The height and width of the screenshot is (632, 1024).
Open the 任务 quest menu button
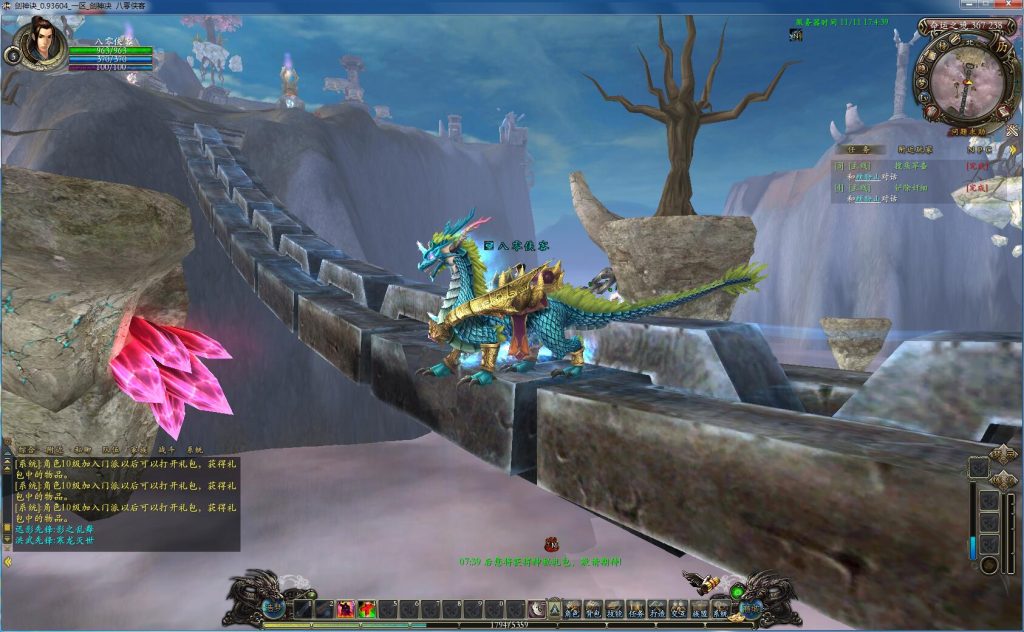[636, 609]
